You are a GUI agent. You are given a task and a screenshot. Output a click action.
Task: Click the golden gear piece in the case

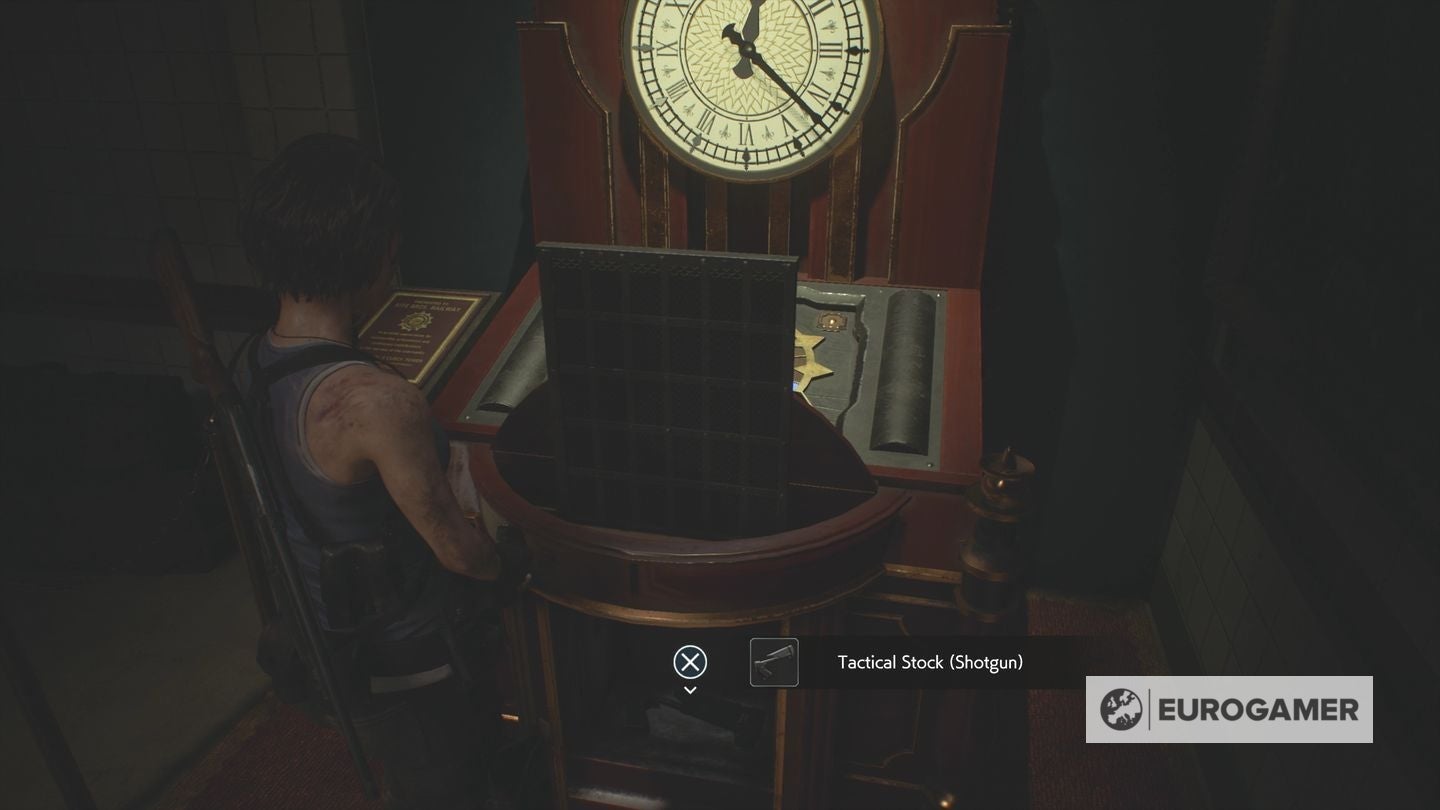pos(814,356)
